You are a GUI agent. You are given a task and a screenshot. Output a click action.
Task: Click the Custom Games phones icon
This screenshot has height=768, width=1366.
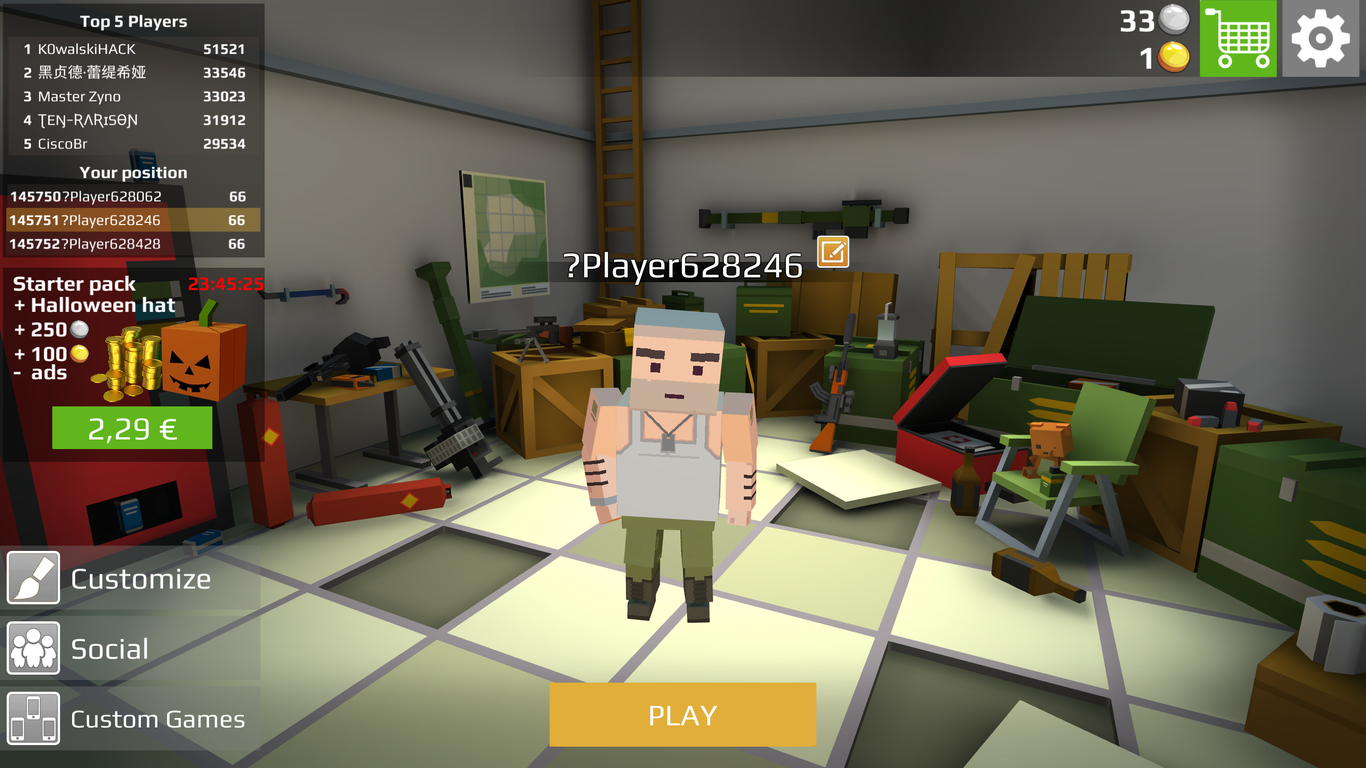[33, 718]
